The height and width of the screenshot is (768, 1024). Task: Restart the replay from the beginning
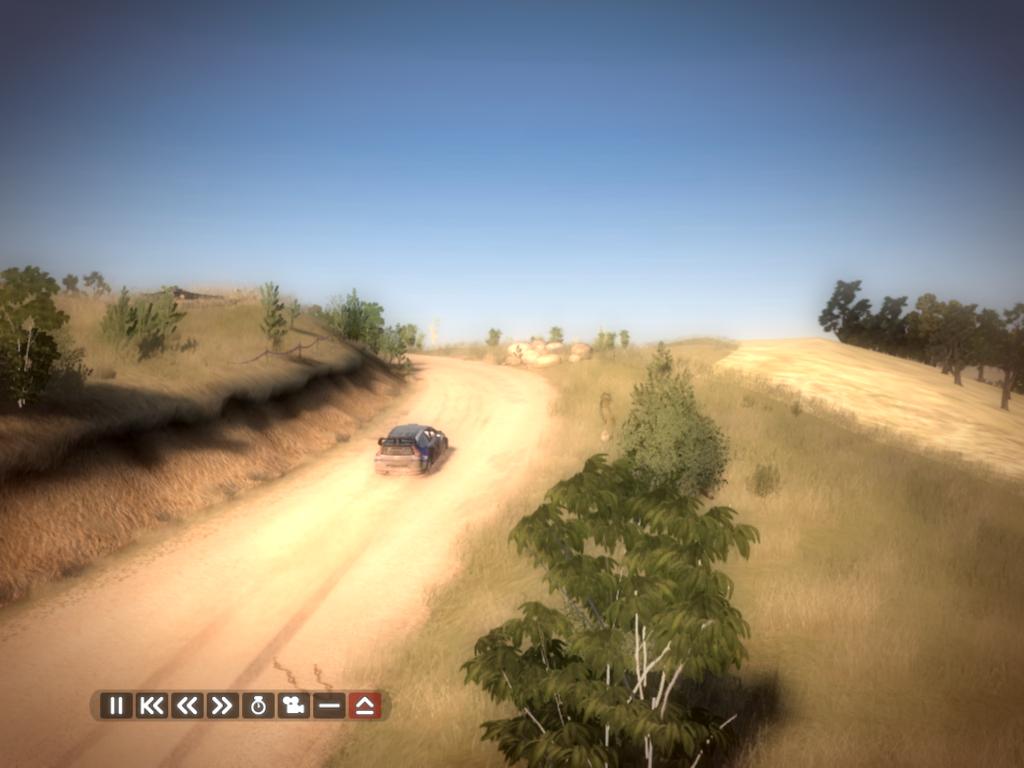point(152,705)
